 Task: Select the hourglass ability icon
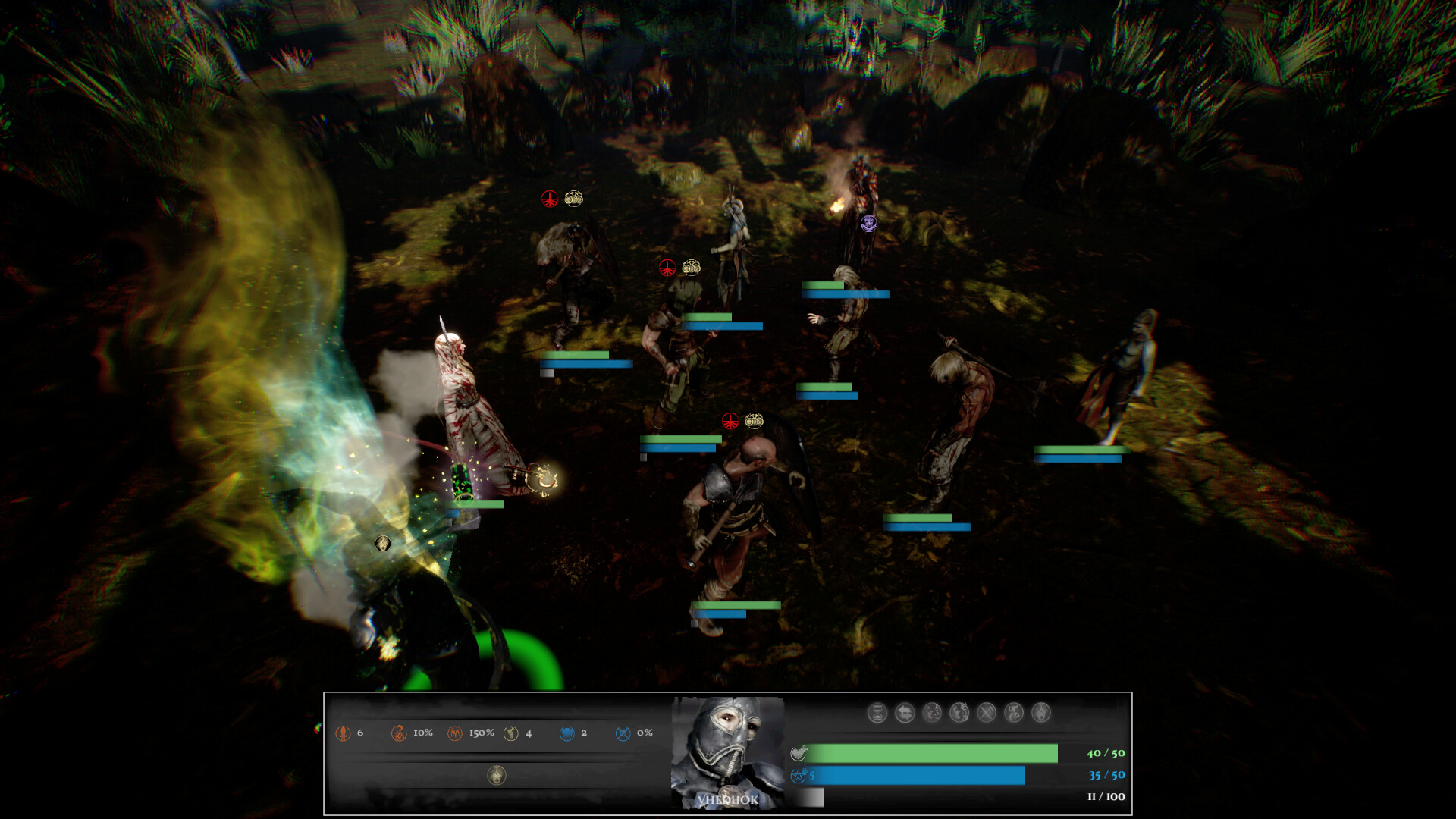tap(877, 712)
